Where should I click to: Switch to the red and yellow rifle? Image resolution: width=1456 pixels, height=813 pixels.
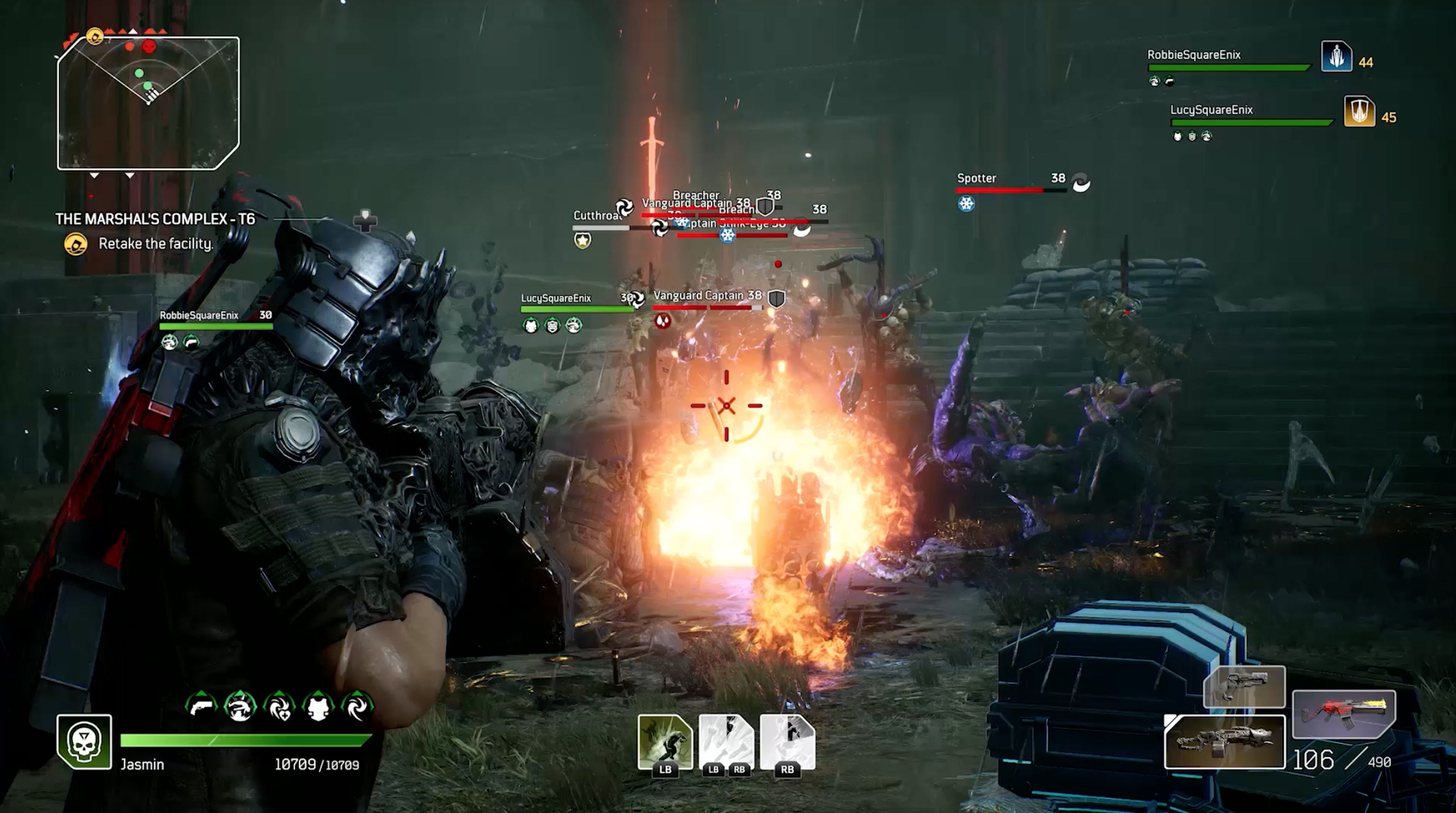point(1343,714)
